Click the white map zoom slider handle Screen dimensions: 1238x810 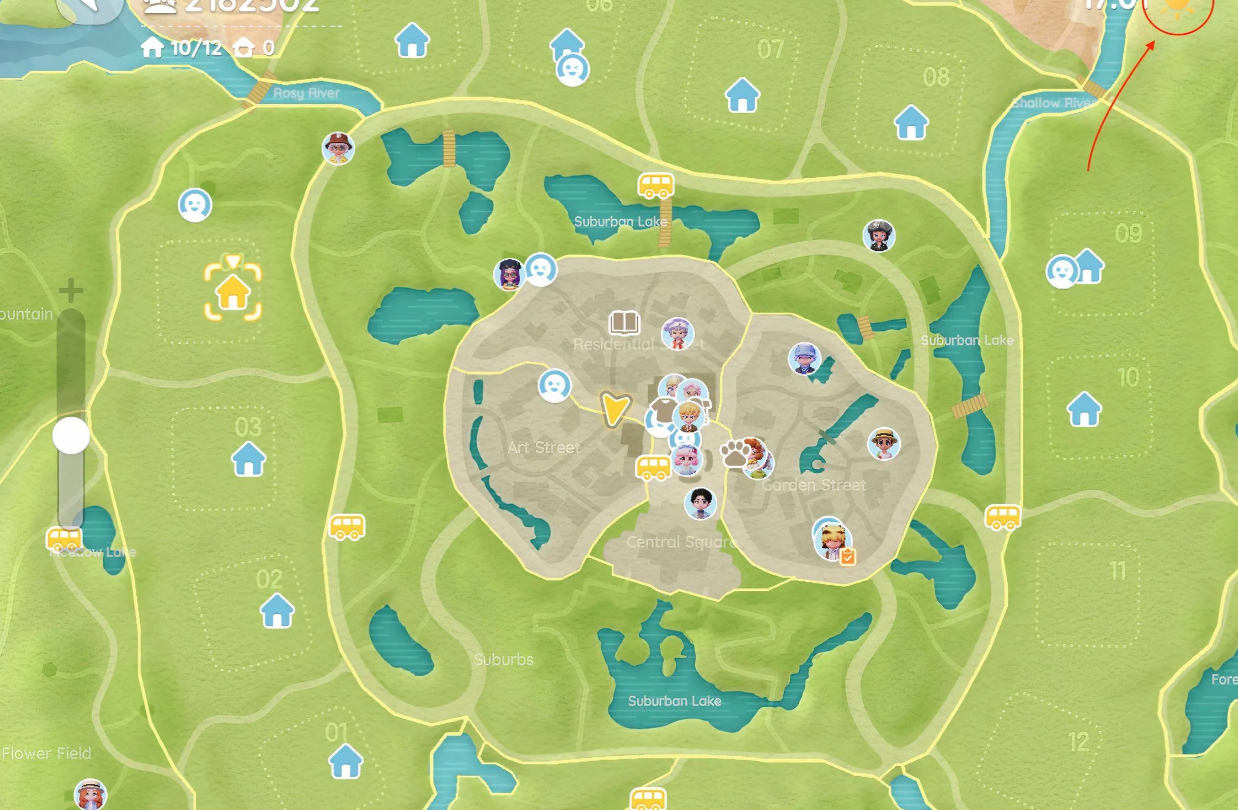click(x=71, y=436)
